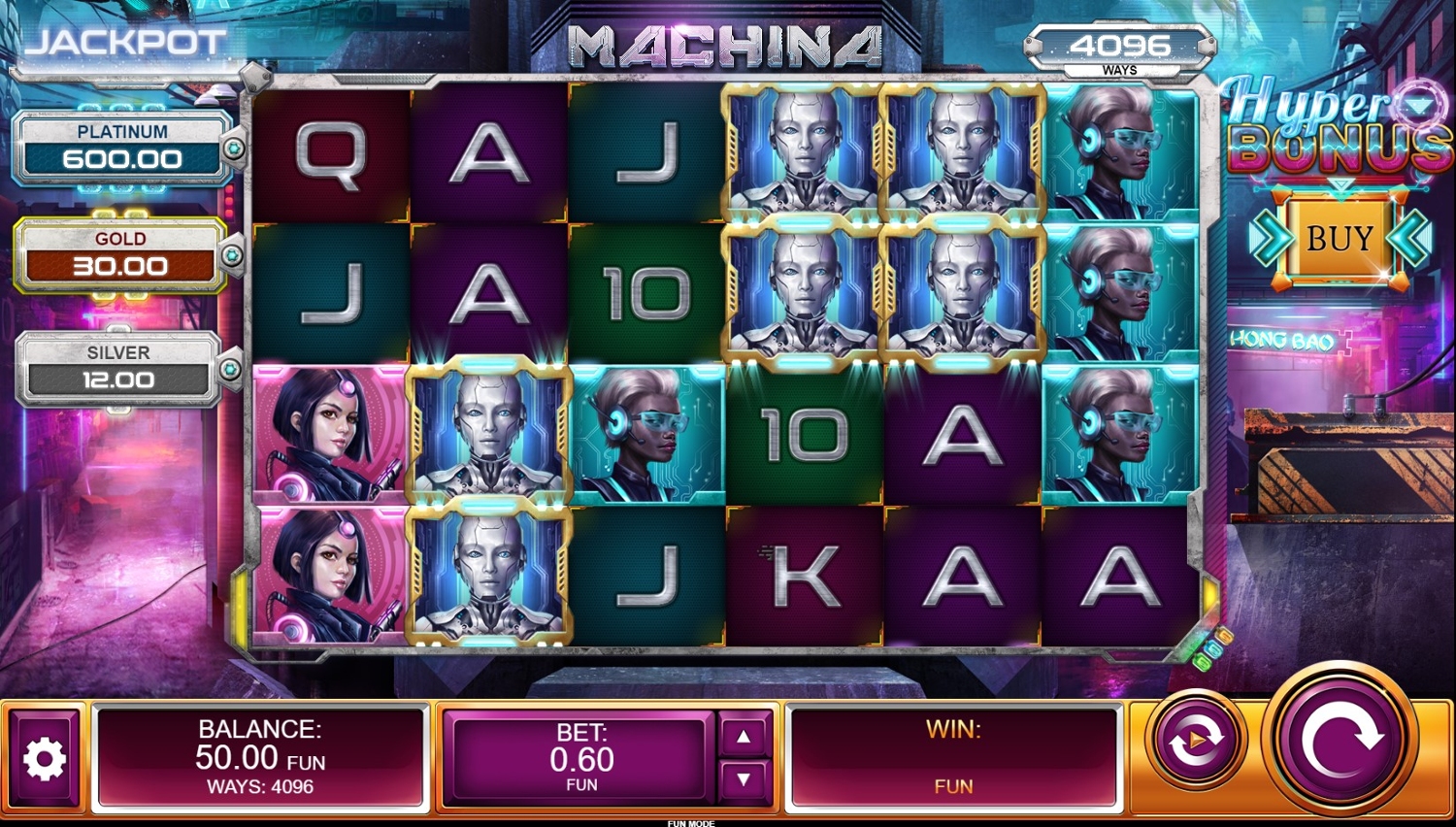Decrease the bet with the down arrow
This screenshot has height=827, width=1456.
(744, 779)
